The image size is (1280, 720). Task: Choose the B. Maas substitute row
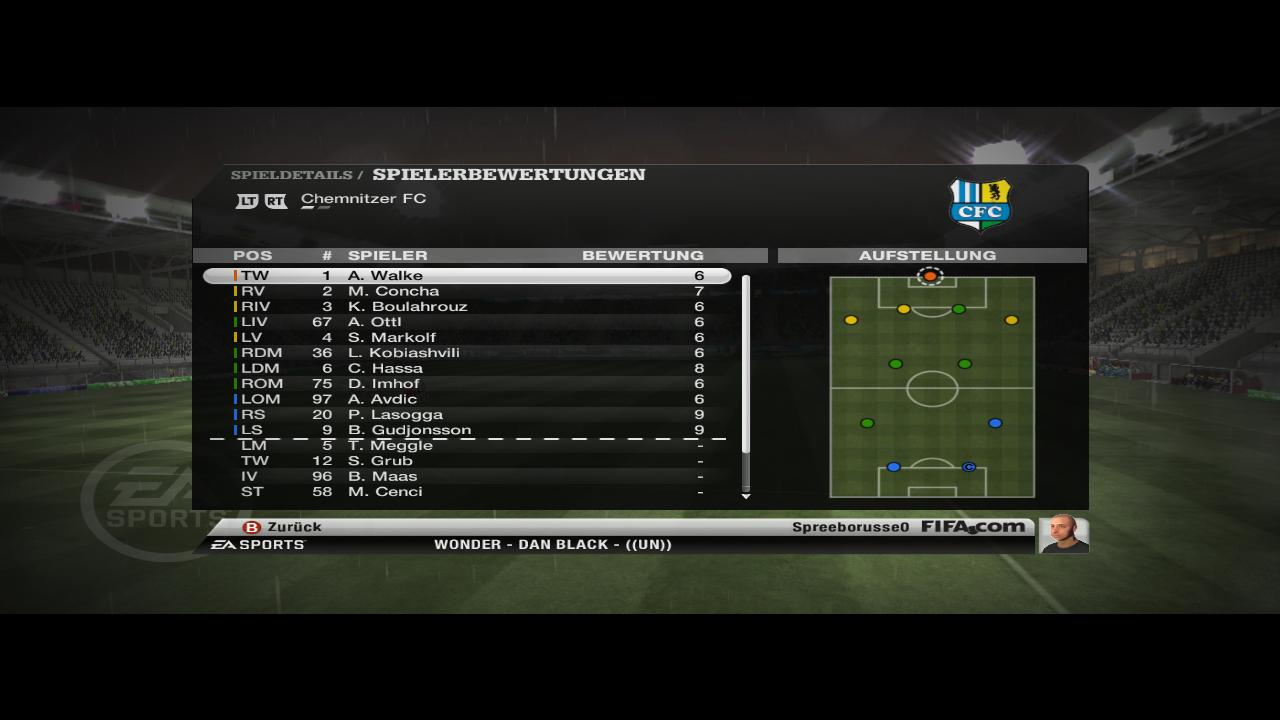point(467,477)
